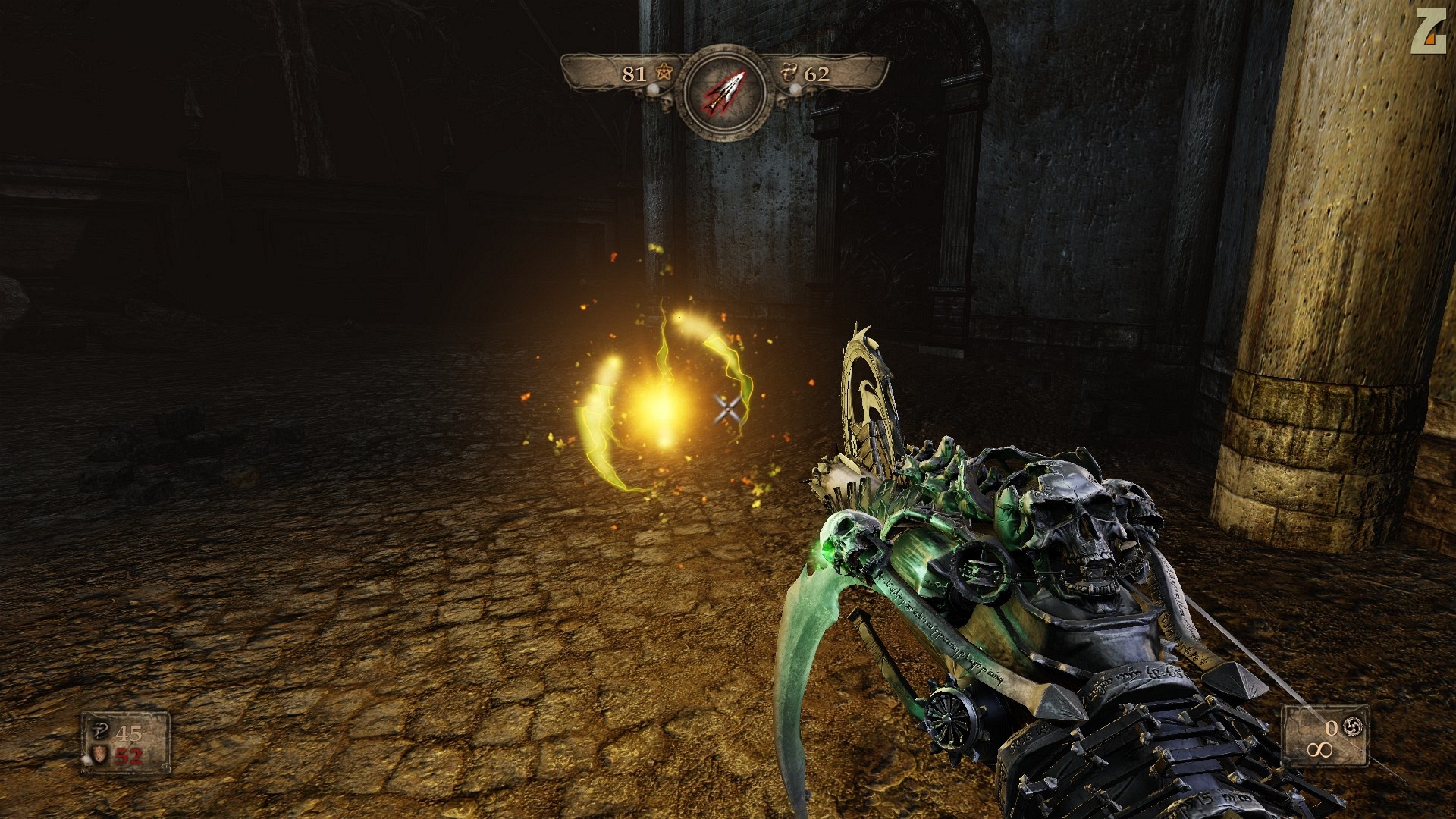1456x819 pixels.
Task: Click the Z logo watermark
Action: click(x=1428, y=33)
